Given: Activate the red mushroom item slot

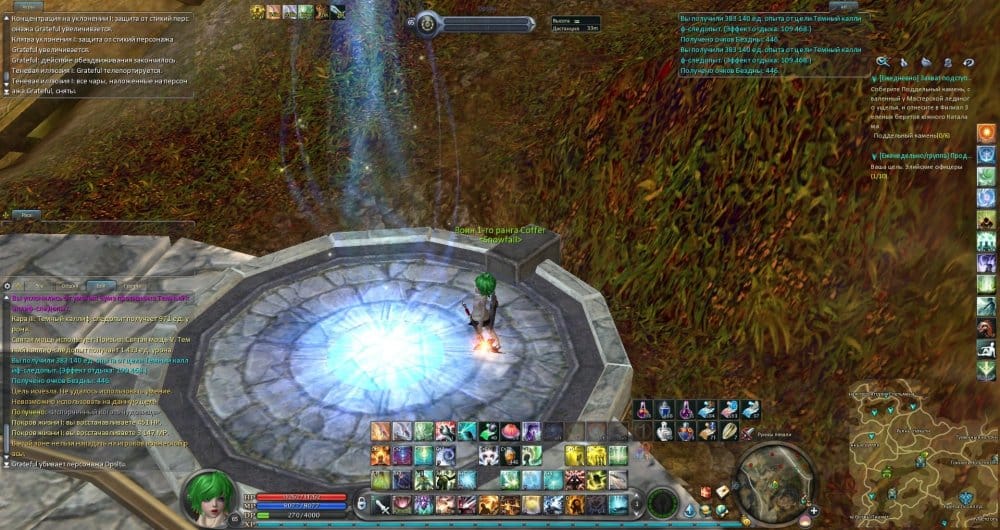Looking at the screenshot, I should click(512, 432).
